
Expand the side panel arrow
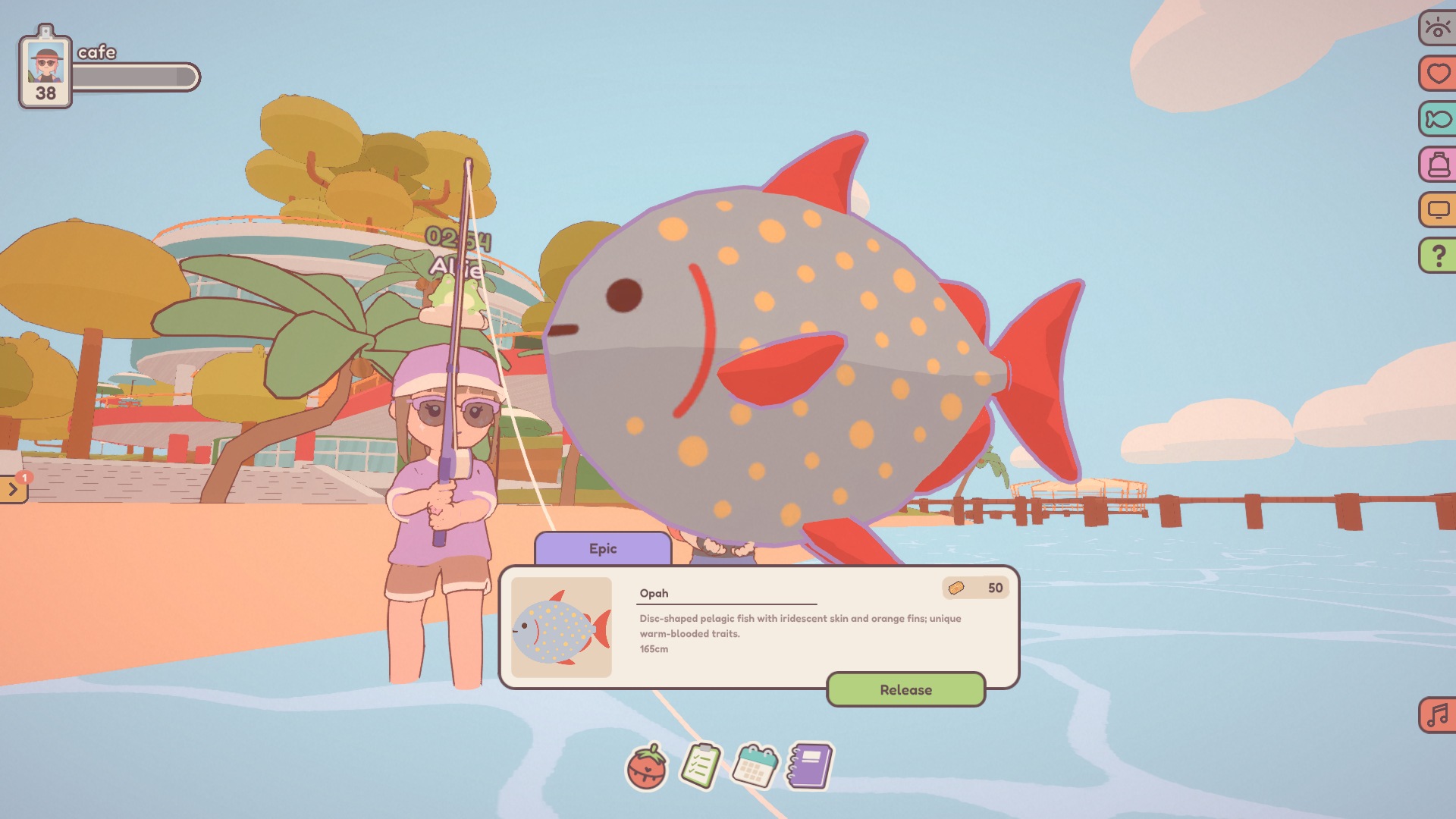[x=13, y=490]
